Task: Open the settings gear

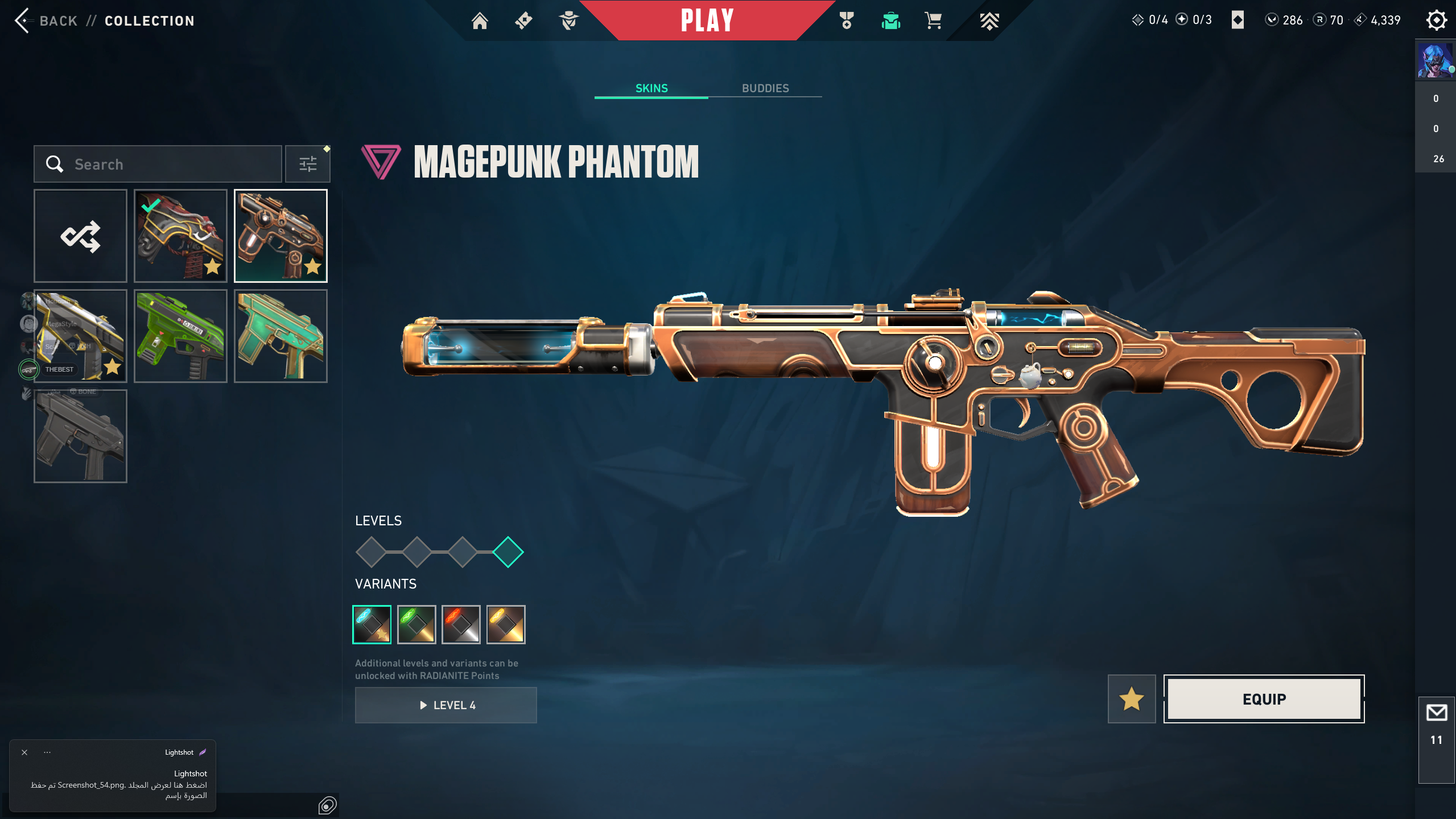Action: pos(1436,20)
